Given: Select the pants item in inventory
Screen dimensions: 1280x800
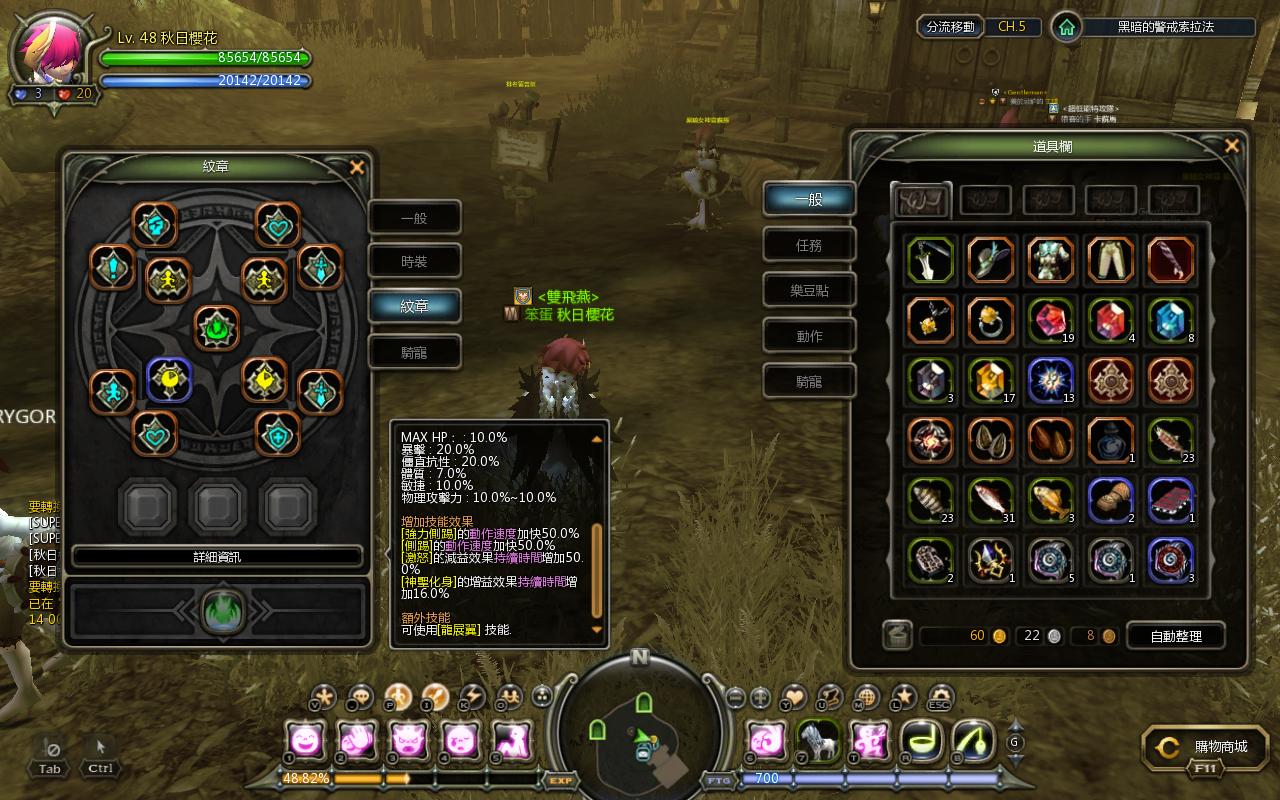Looking at the screenshot, I should [1110, 260].
